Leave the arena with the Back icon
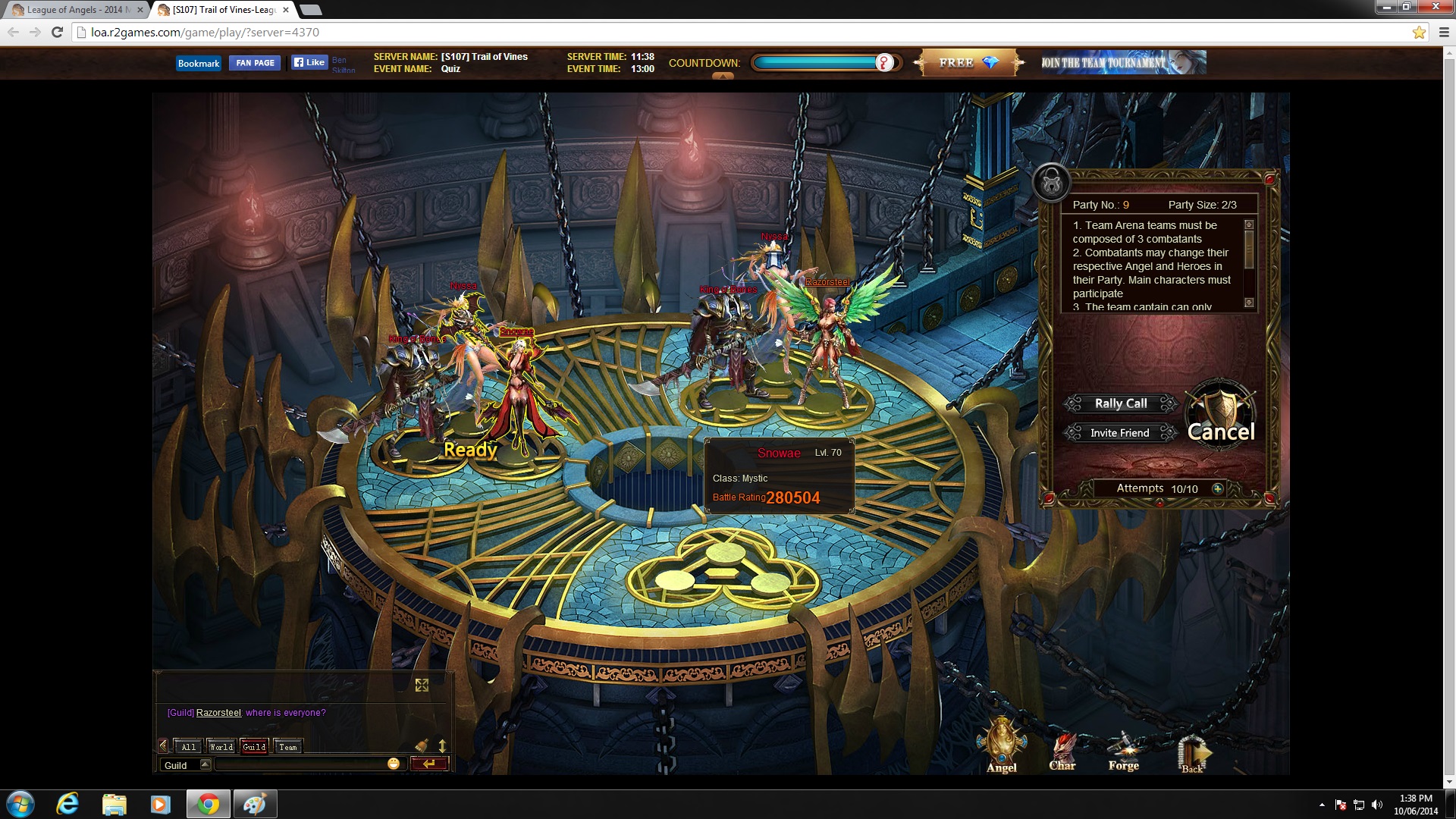Screen dimensions: 1456x819 click(1192, 753)
